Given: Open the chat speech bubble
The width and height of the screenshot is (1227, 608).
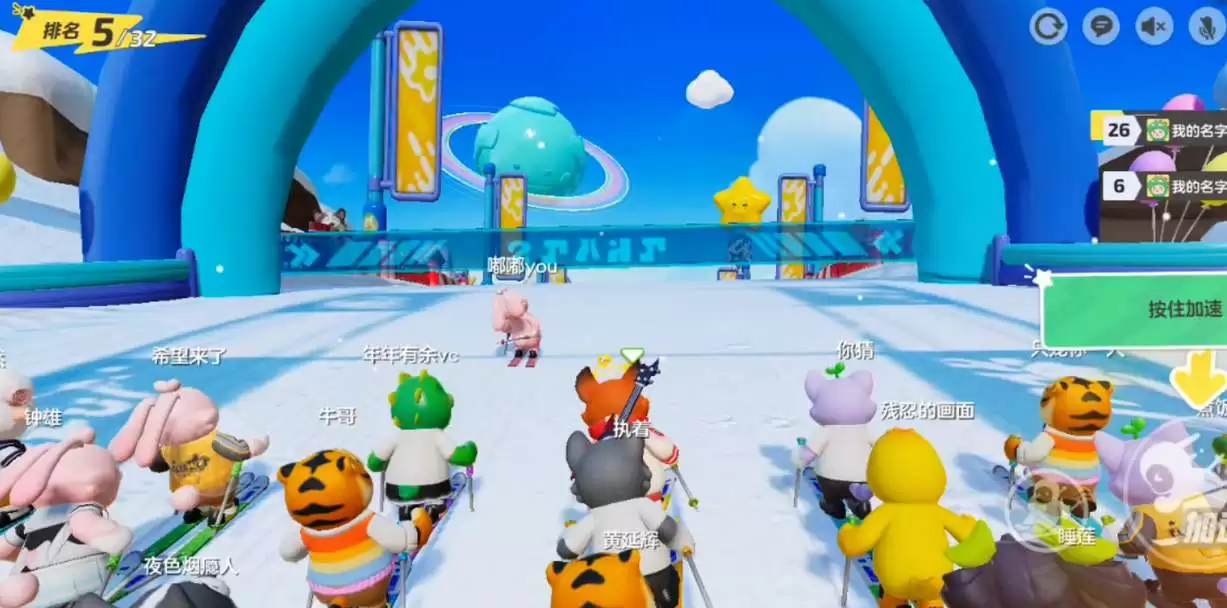Looking at the screenshot, I should [1101, 26].
